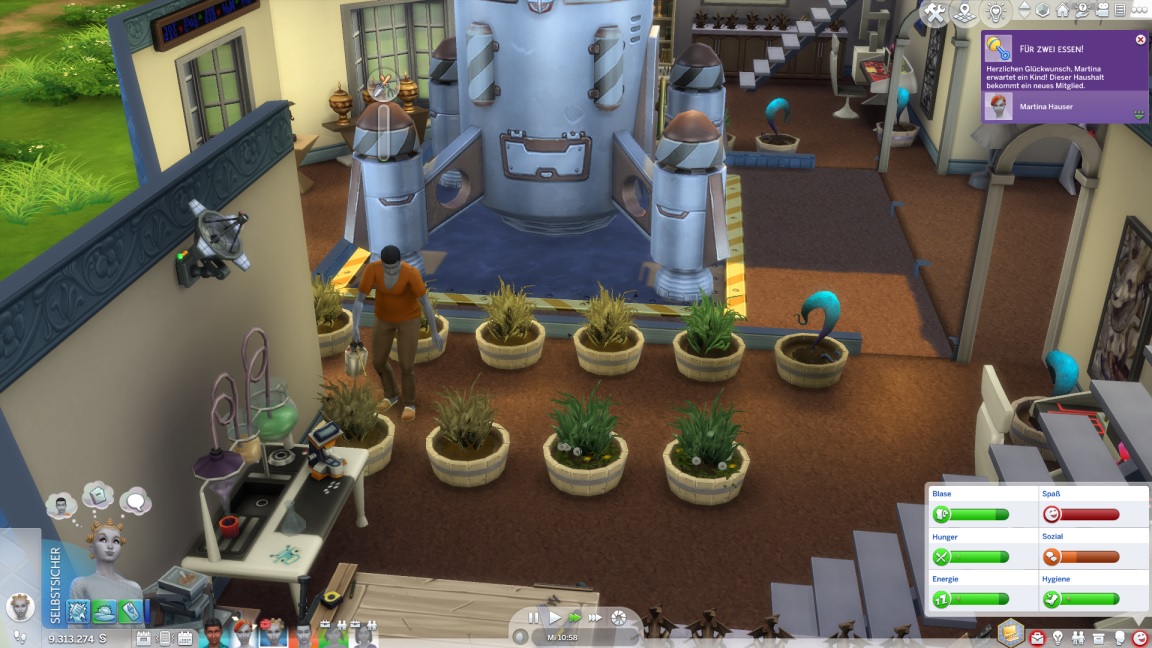Viewport: 1152px width, 648px height.
Task: Click the Selbstsicher confident moodlet with fist icon
Action: 78,611
